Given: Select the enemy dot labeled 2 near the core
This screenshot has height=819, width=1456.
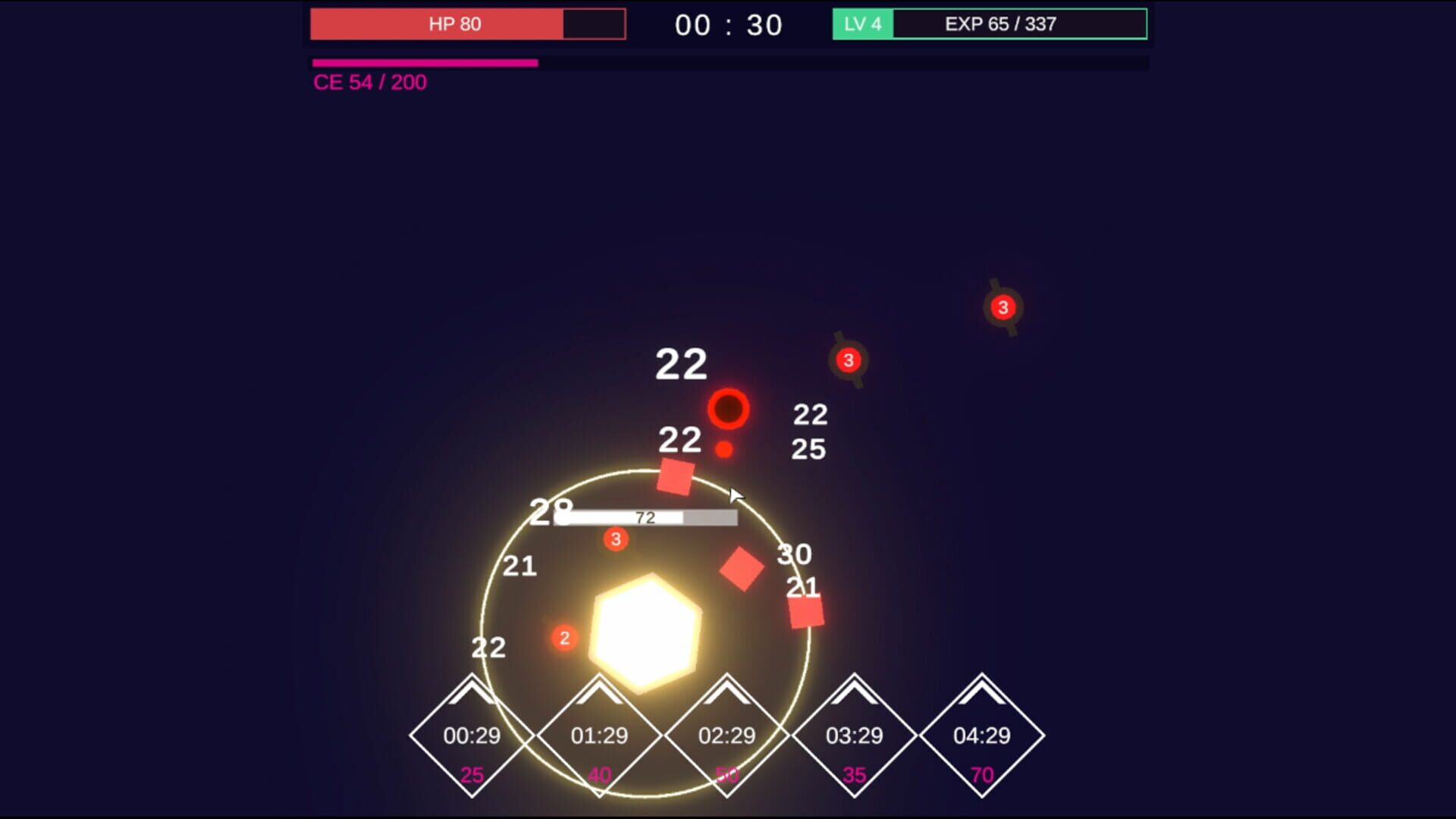Looking at the screenshot, I should point(564,638).
